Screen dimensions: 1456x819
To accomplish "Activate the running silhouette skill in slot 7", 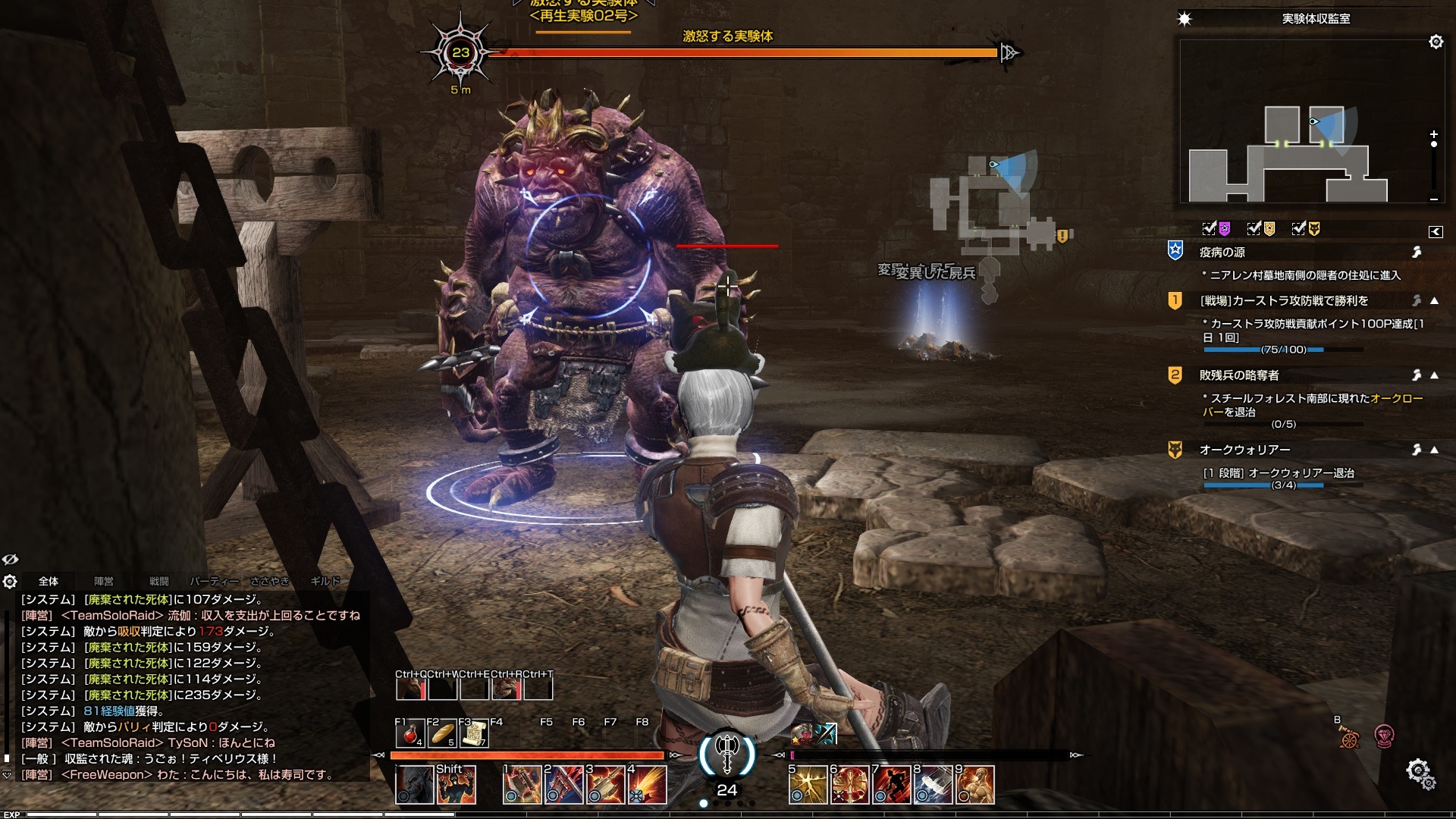I will point(892,784).
